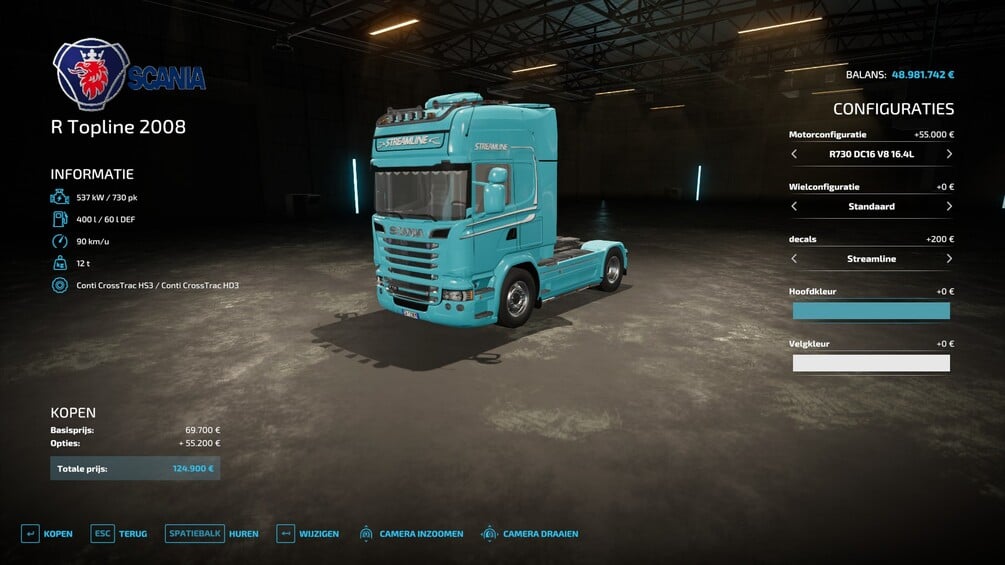
Task: Click the Kopen buy button
Action: click(46, 534)
